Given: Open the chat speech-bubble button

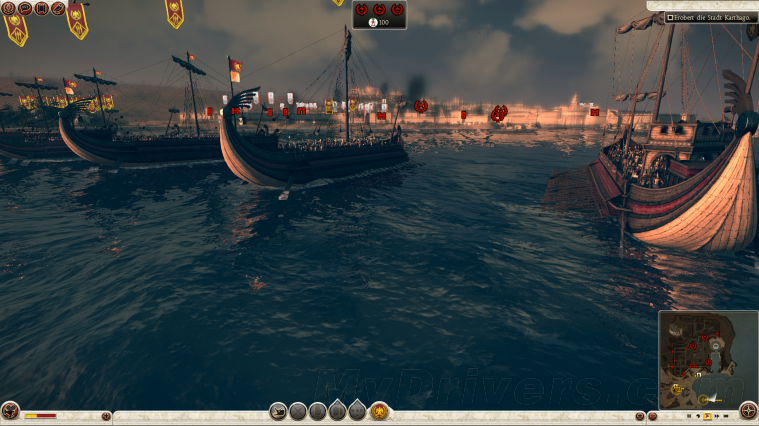Looking at the screenshot, I should click(x=24, y=8).
